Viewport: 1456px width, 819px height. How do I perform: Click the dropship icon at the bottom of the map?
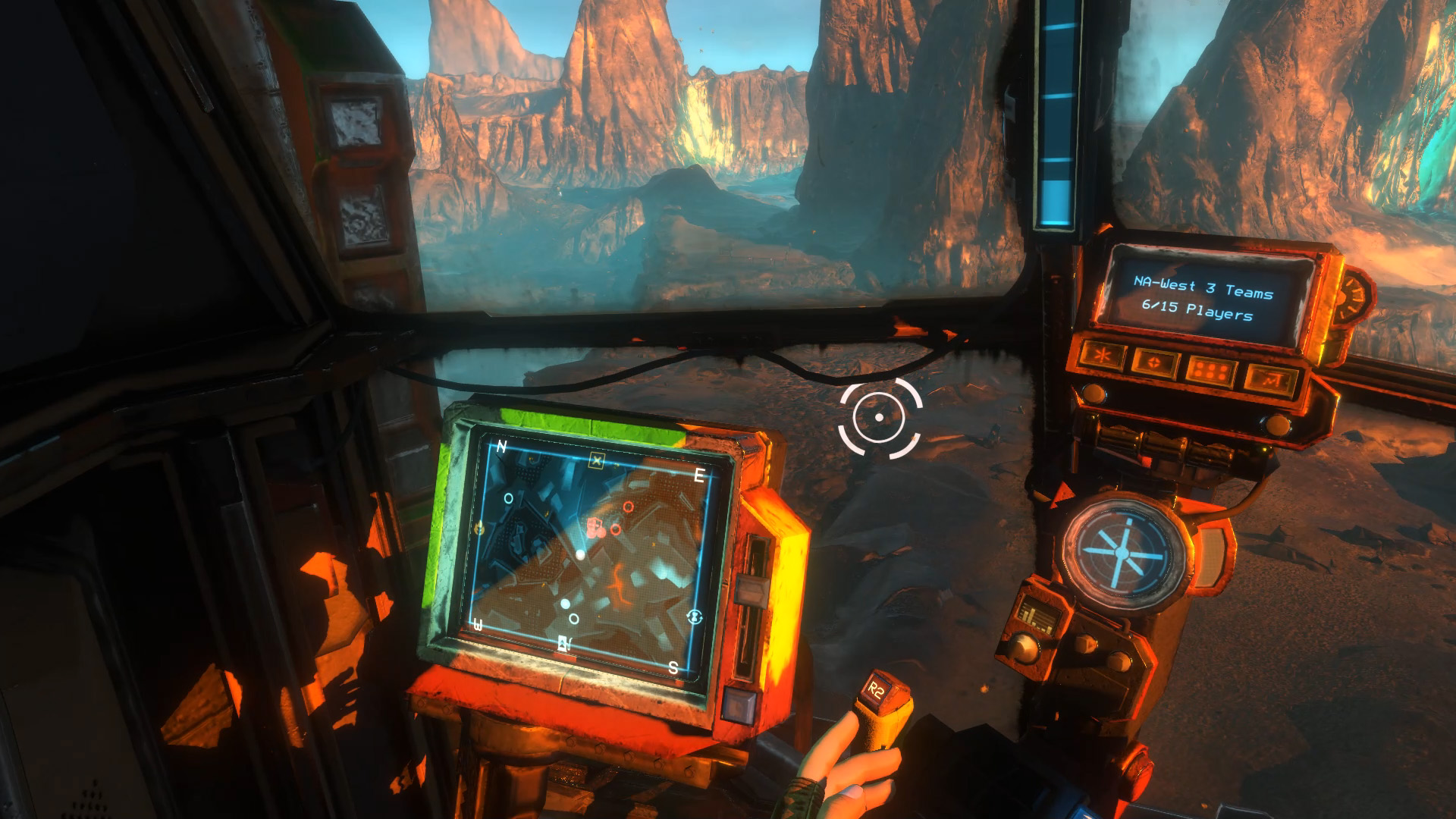[563, 643]
